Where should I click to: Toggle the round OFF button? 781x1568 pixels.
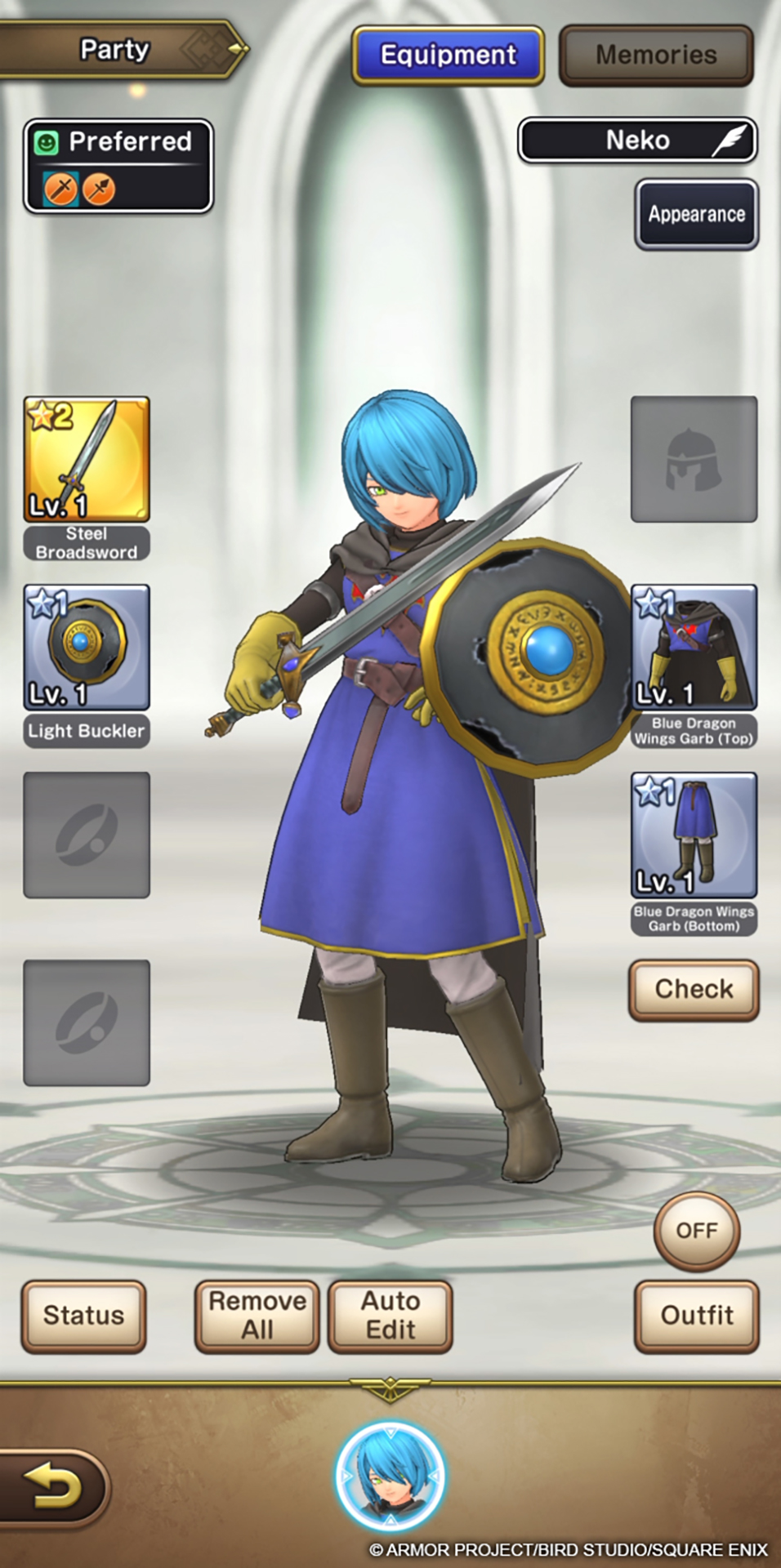click(x=696, y=1230)
